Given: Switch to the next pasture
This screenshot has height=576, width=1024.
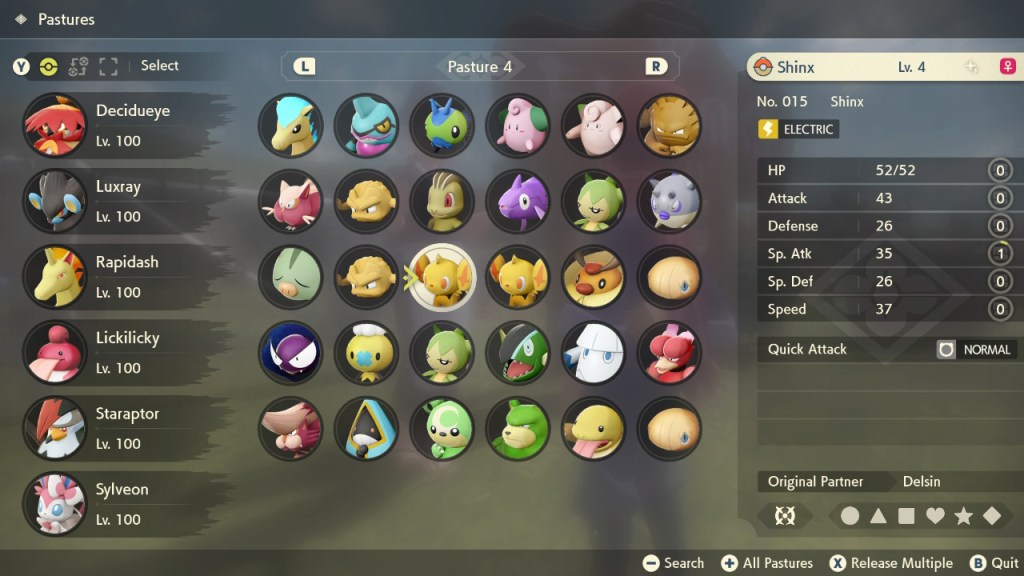Looking at the screenshot, I should [x=656, y=67].
